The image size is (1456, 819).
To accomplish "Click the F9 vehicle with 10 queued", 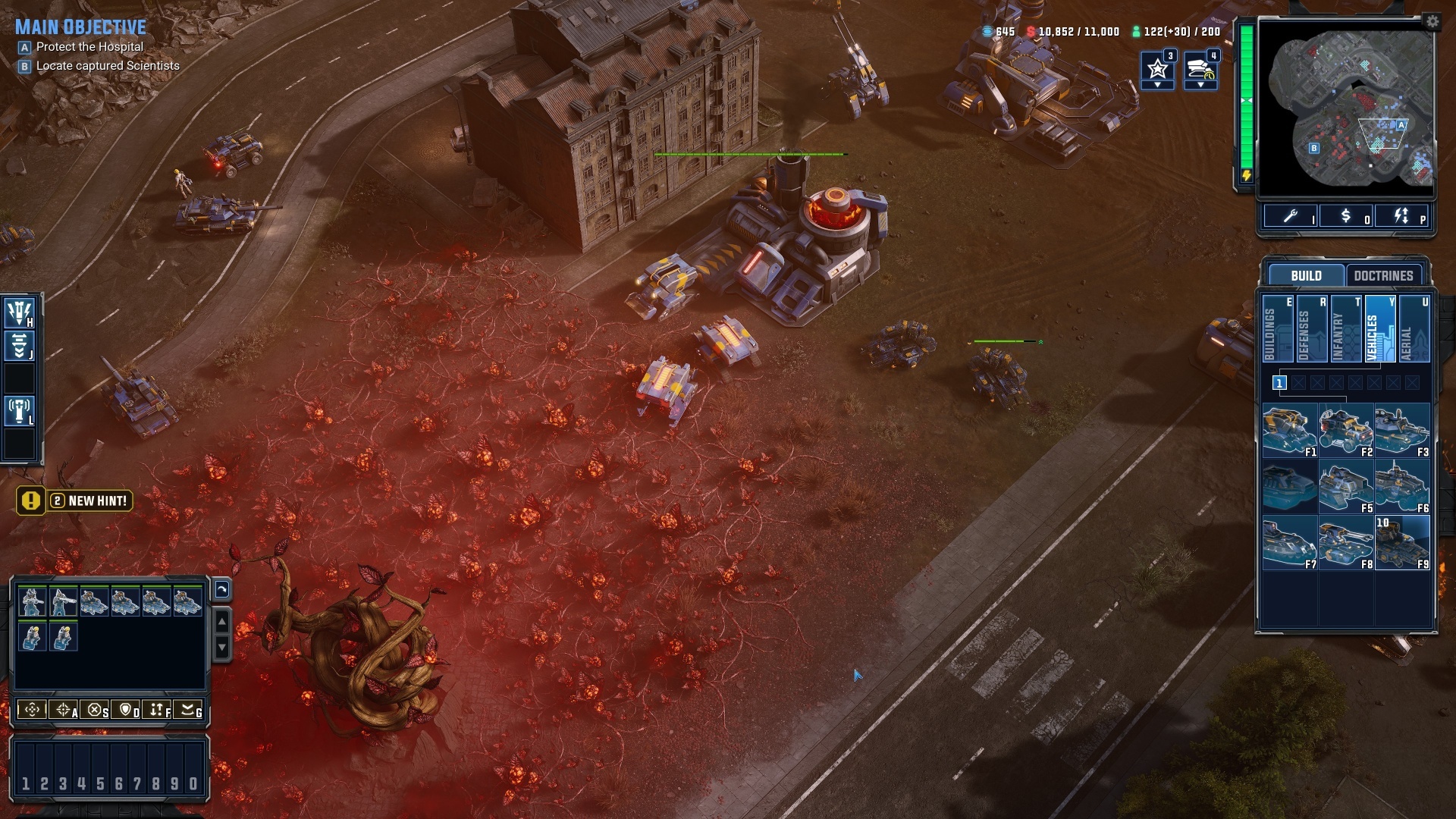I will pos(1401,543).
